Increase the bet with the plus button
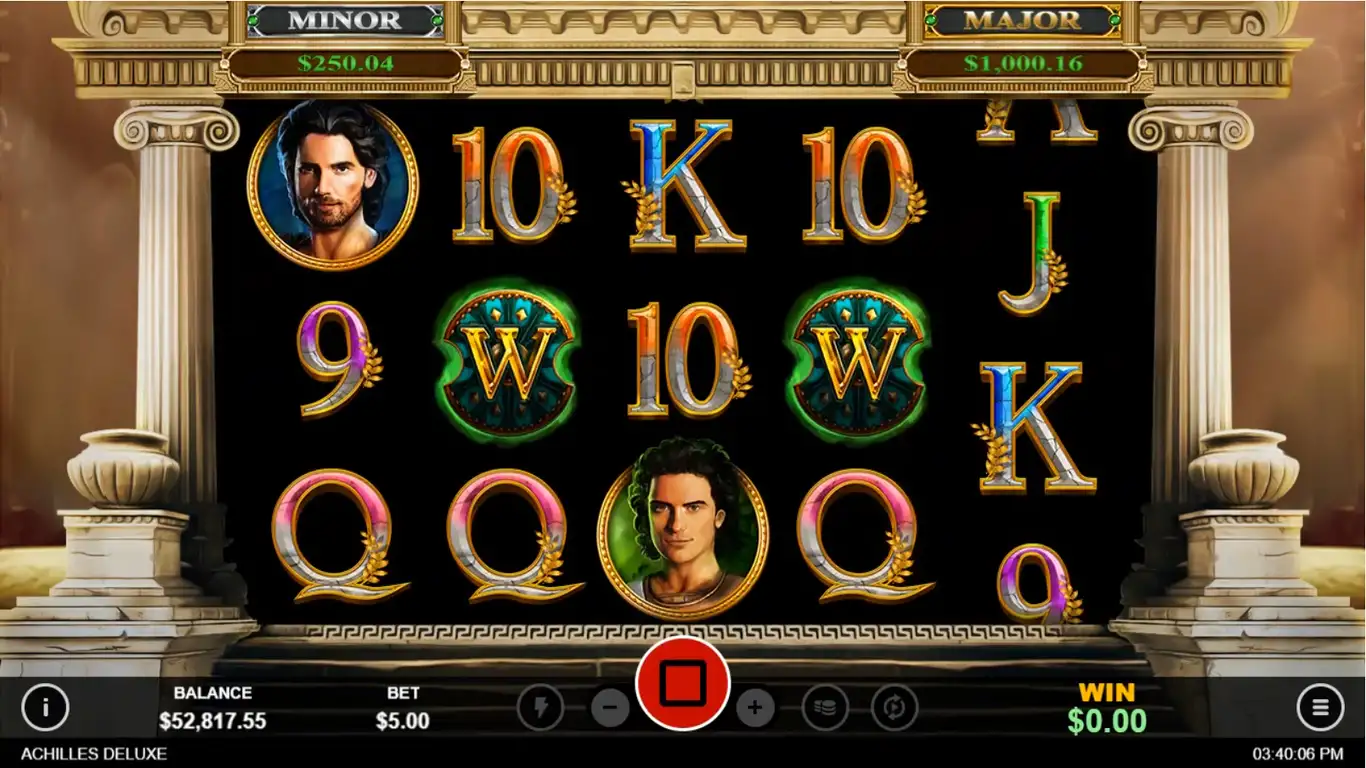1366x768 pixels. [x=755, y=708]
